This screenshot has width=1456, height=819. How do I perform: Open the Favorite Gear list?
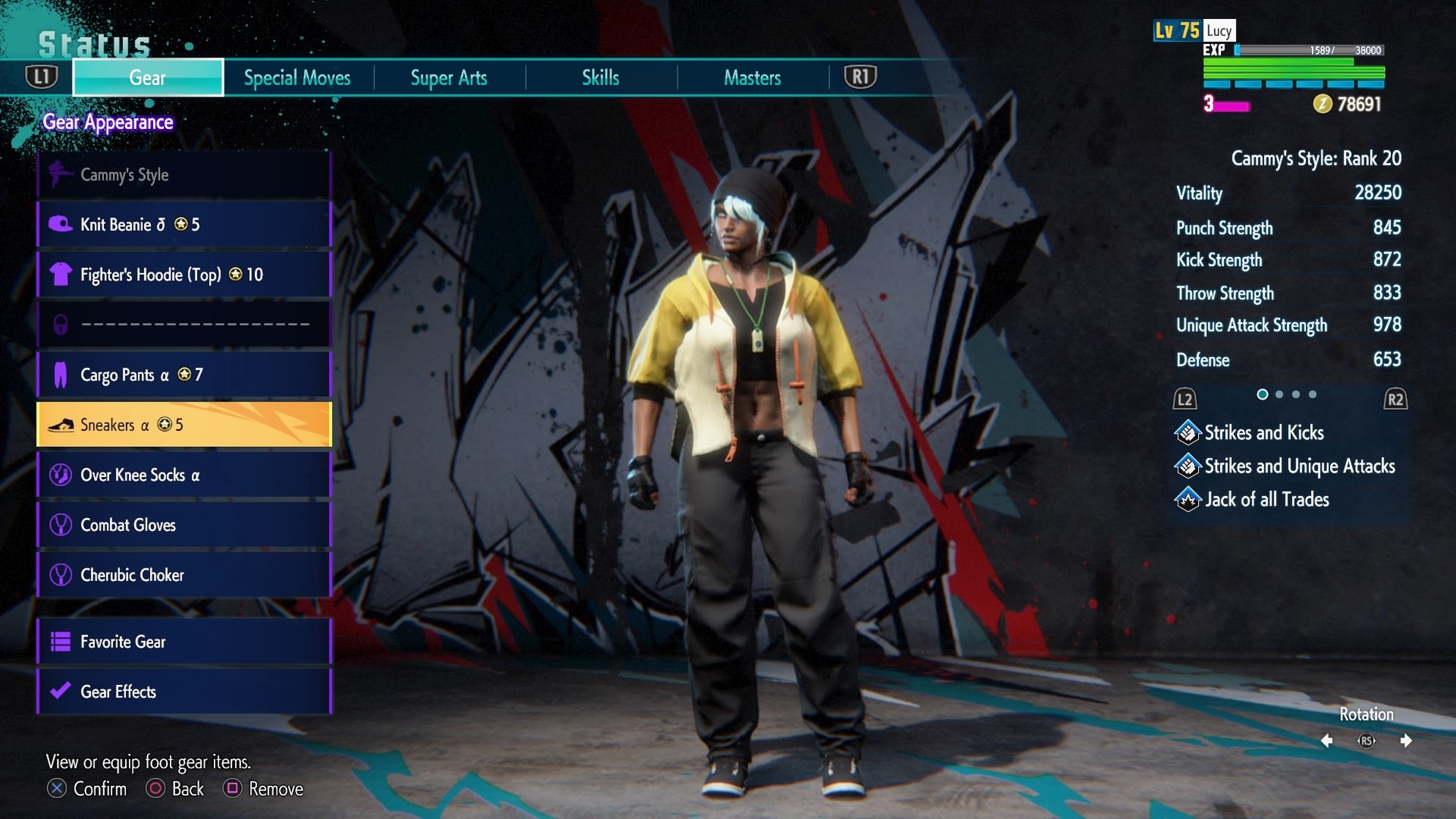pos(185,642)
